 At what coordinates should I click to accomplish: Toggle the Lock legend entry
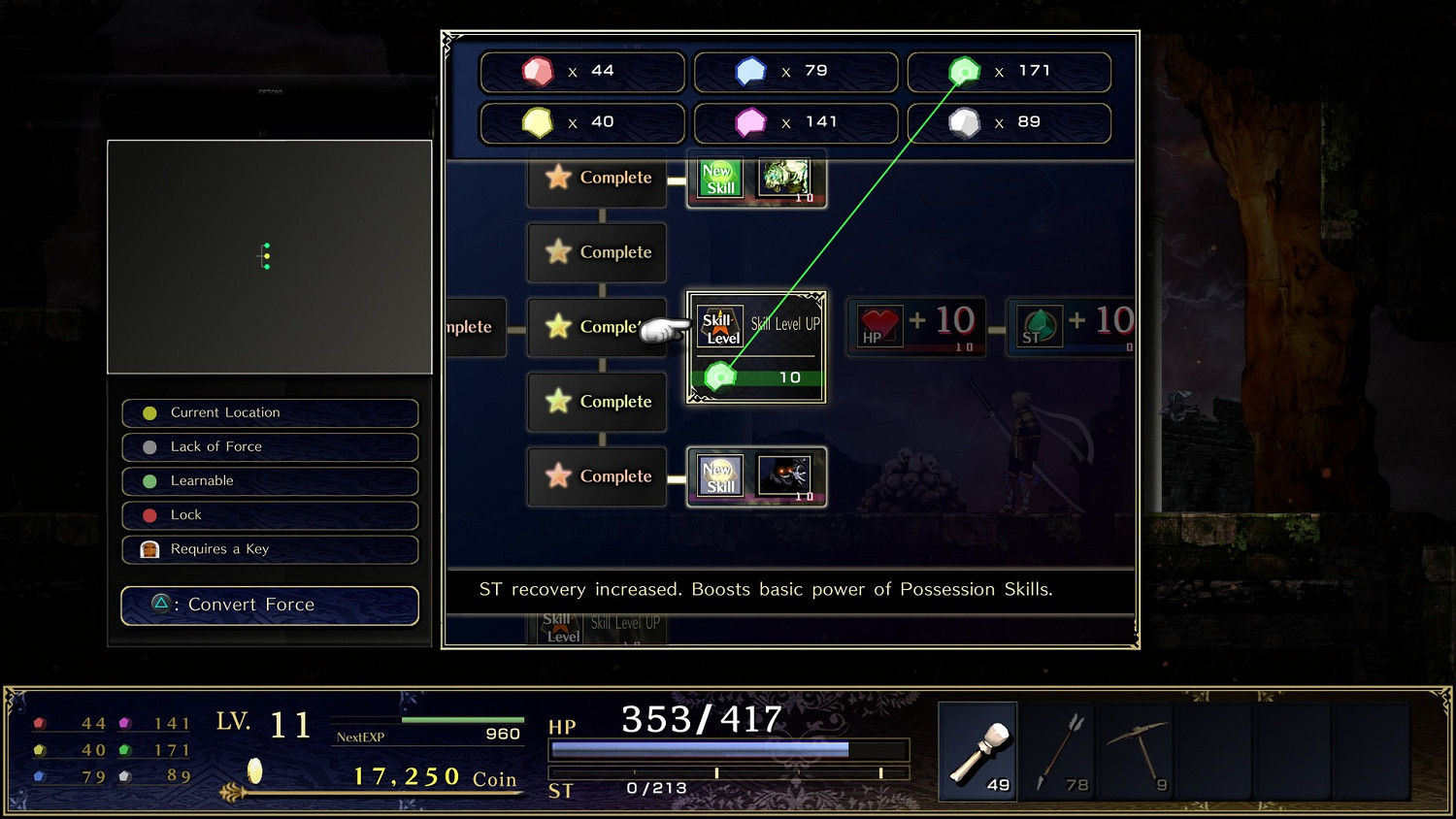[x=269, y=514]
